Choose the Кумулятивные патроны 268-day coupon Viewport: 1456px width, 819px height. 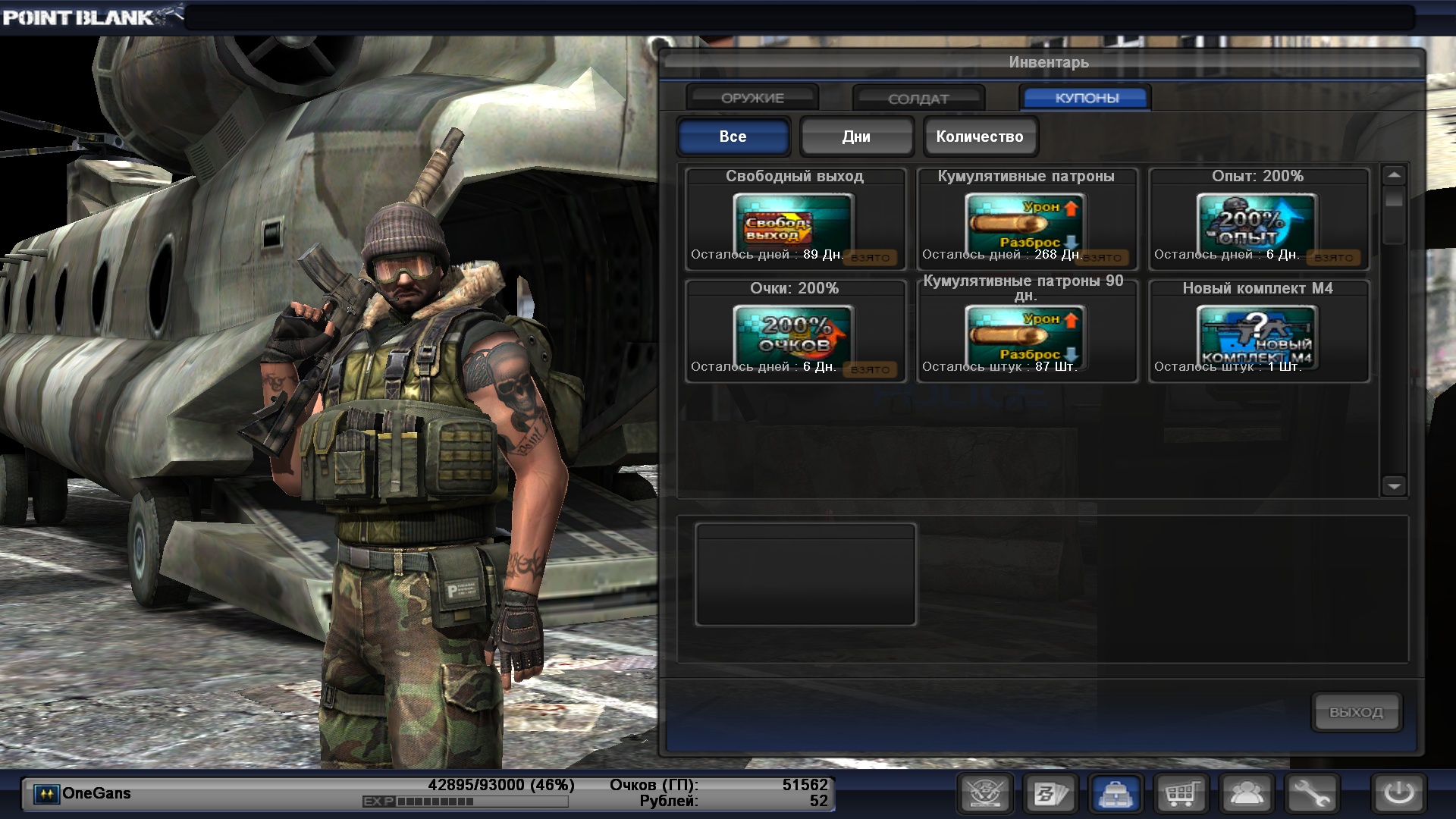pos(1025,220)
